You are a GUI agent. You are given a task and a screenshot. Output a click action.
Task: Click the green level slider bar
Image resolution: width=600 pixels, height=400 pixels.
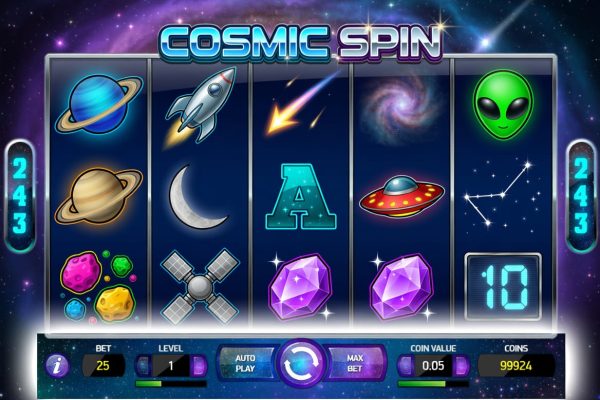(x=169, y=383)
